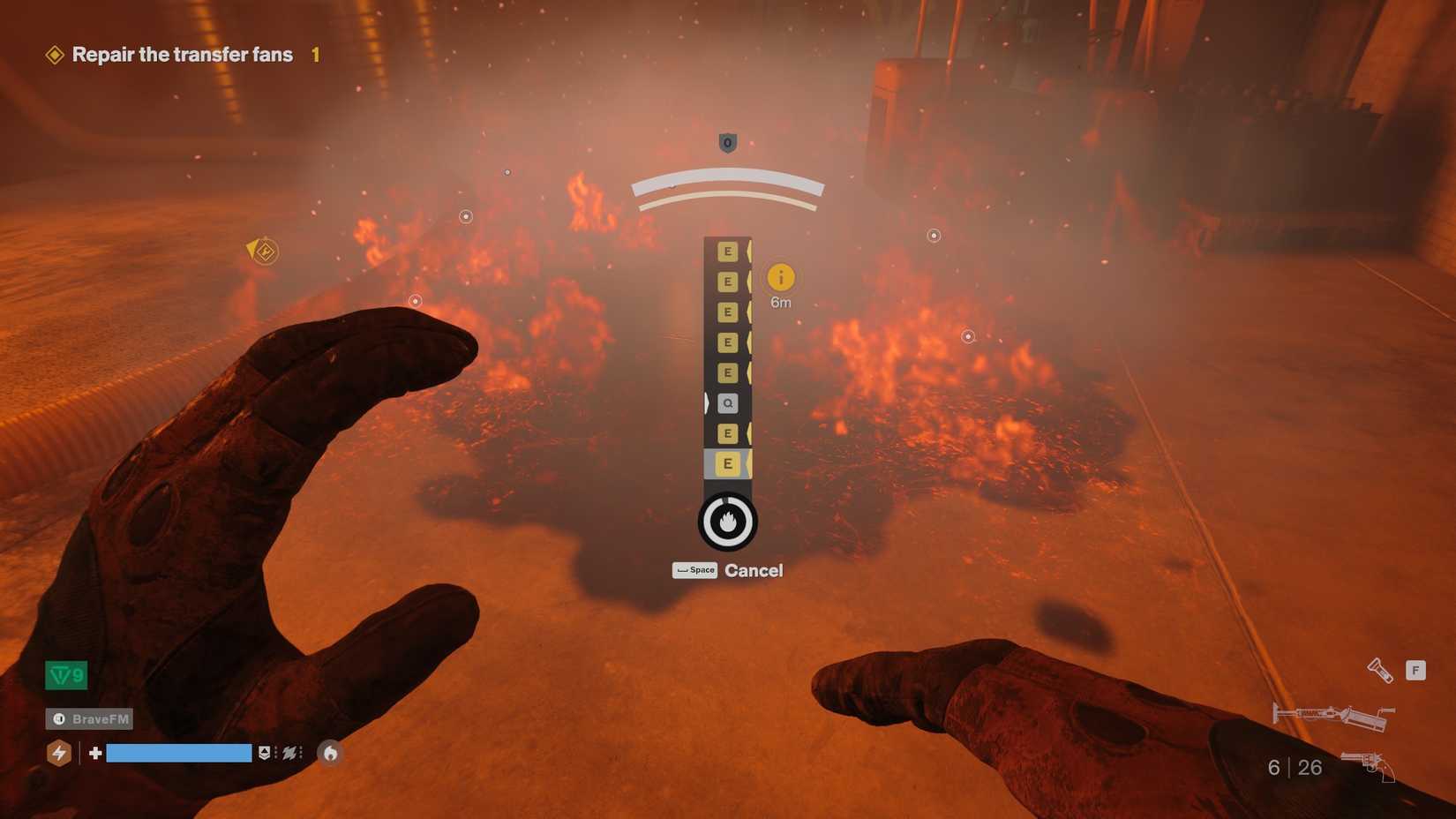The height and width of the screenshot is (819, 1456).
Task: Open the Repair the transfer fans objective entry
Action: [x=181, y=54]
